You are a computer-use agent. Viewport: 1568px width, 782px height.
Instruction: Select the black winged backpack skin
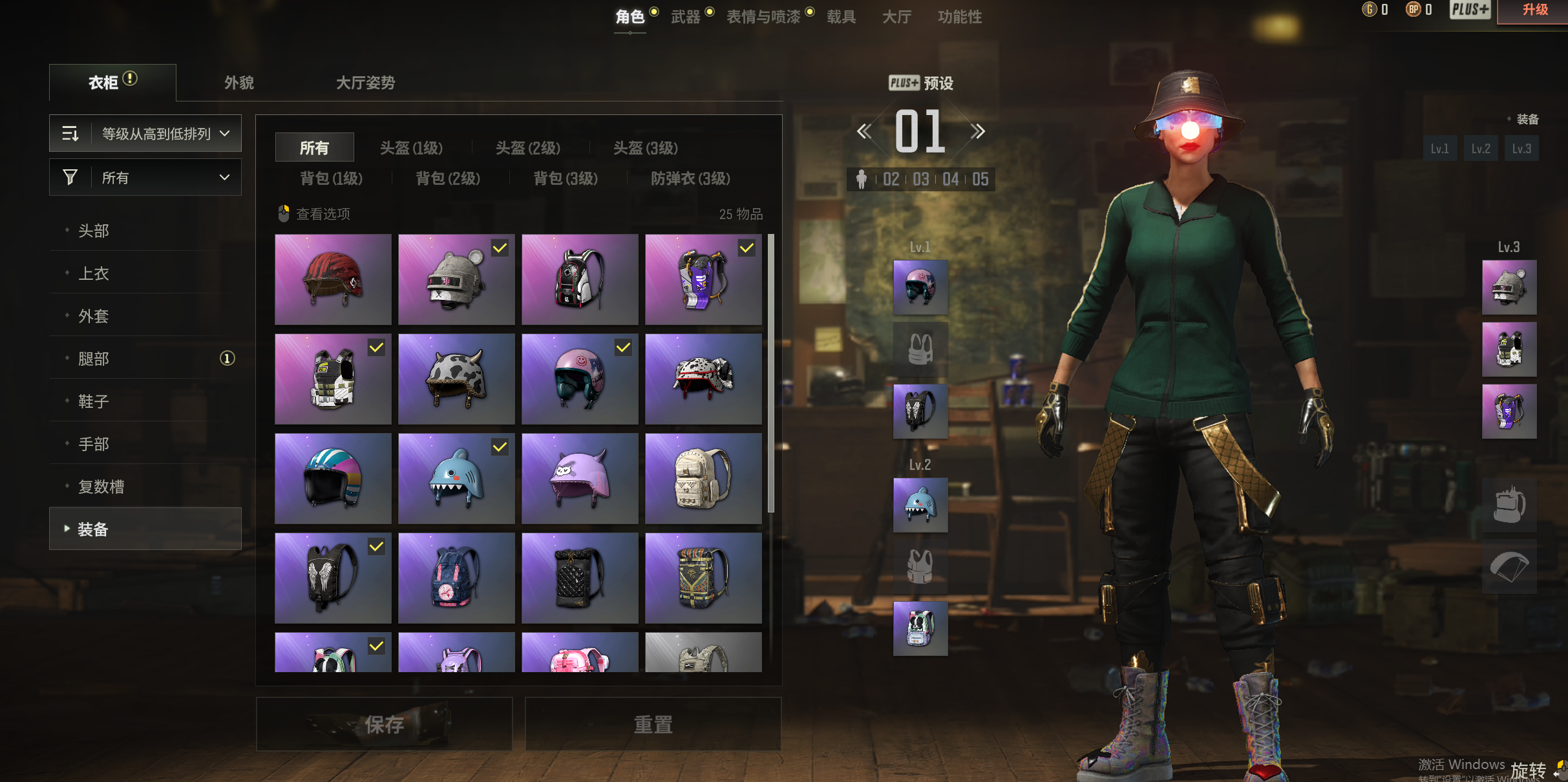(333, 578)
